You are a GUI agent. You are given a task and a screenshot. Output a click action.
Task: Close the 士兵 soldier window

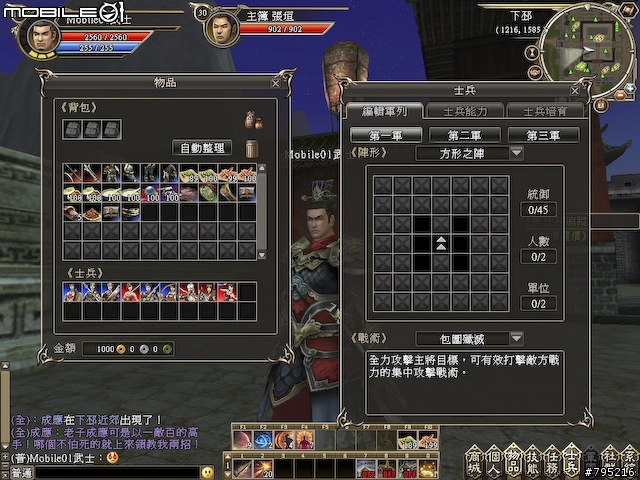[x=603, y=91]
